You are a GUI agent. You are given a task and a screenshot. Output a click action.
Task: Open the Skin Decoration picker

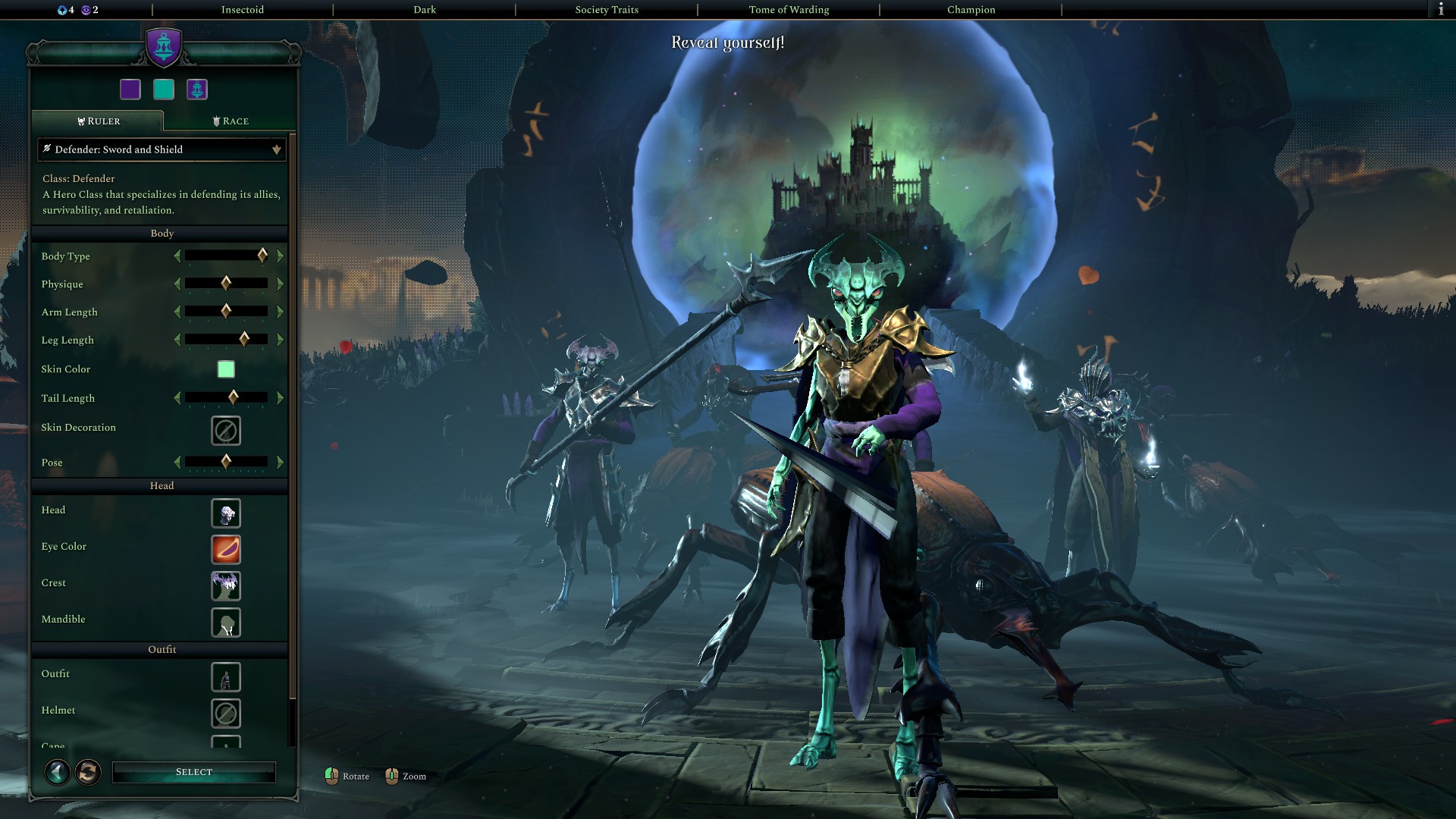pyautogui.click(x=226, y=431)
